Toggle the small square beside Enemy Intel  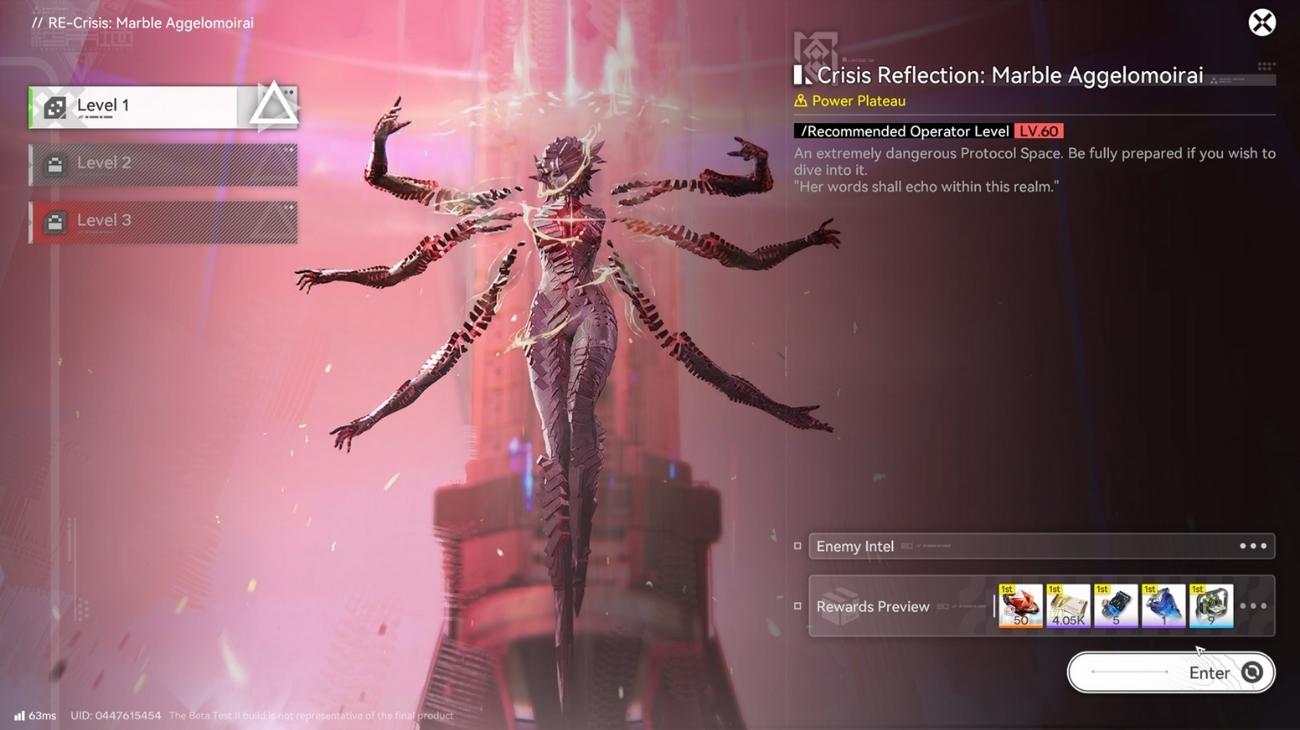[795, 545]
